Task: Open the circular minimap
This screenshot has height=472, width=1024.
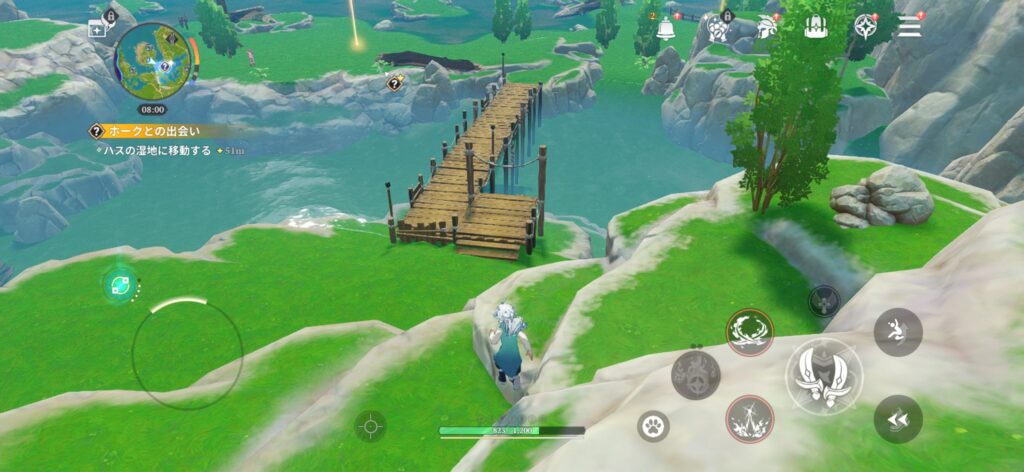Action: pos(152,60)
